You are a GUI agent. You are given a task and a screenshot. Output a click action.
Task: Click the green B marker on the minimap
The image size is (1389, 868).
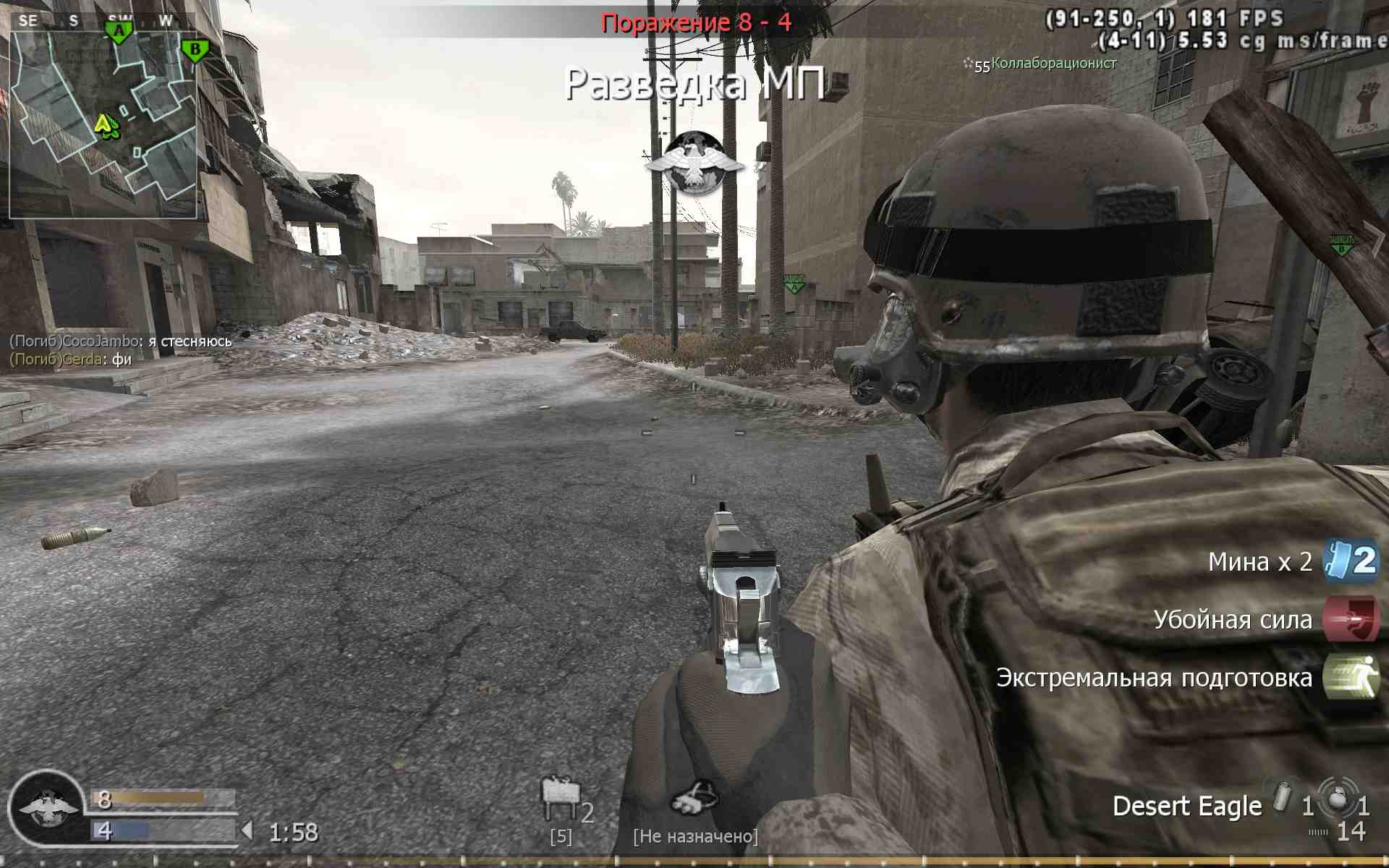[x=193, y=48]
